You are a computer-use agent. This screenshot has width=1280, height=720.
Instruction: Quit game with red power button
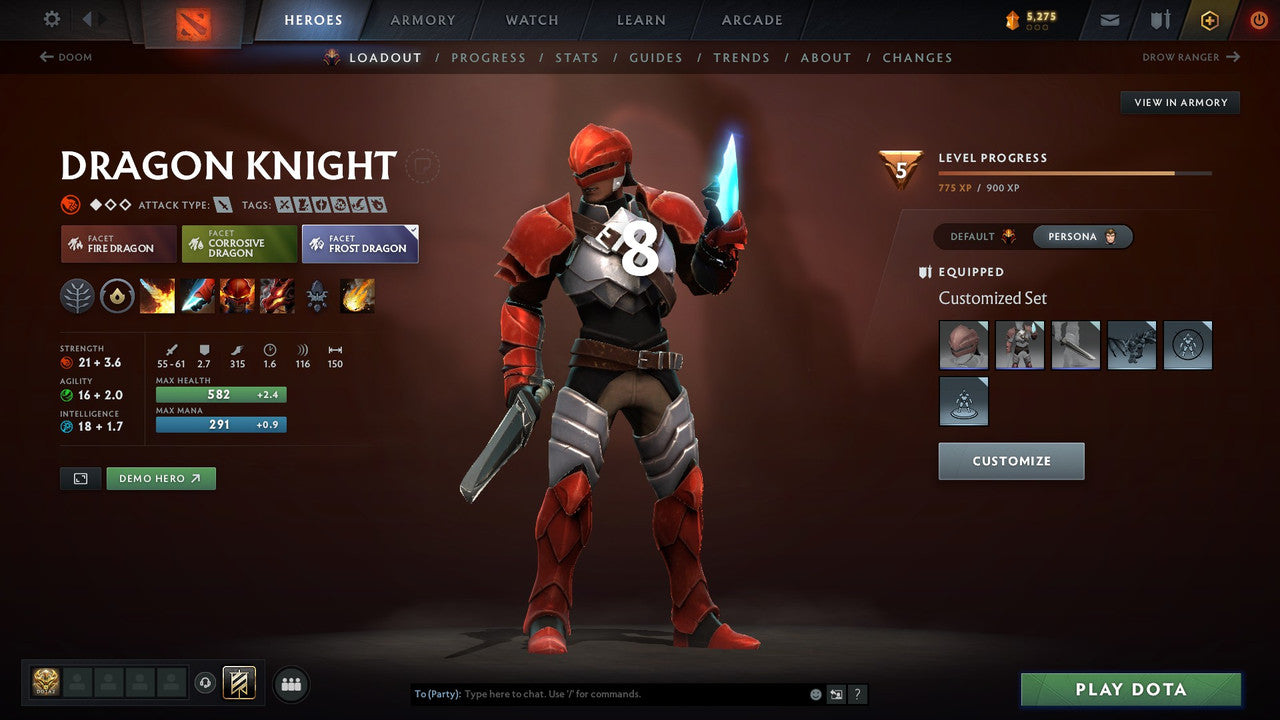[1258, 19]
